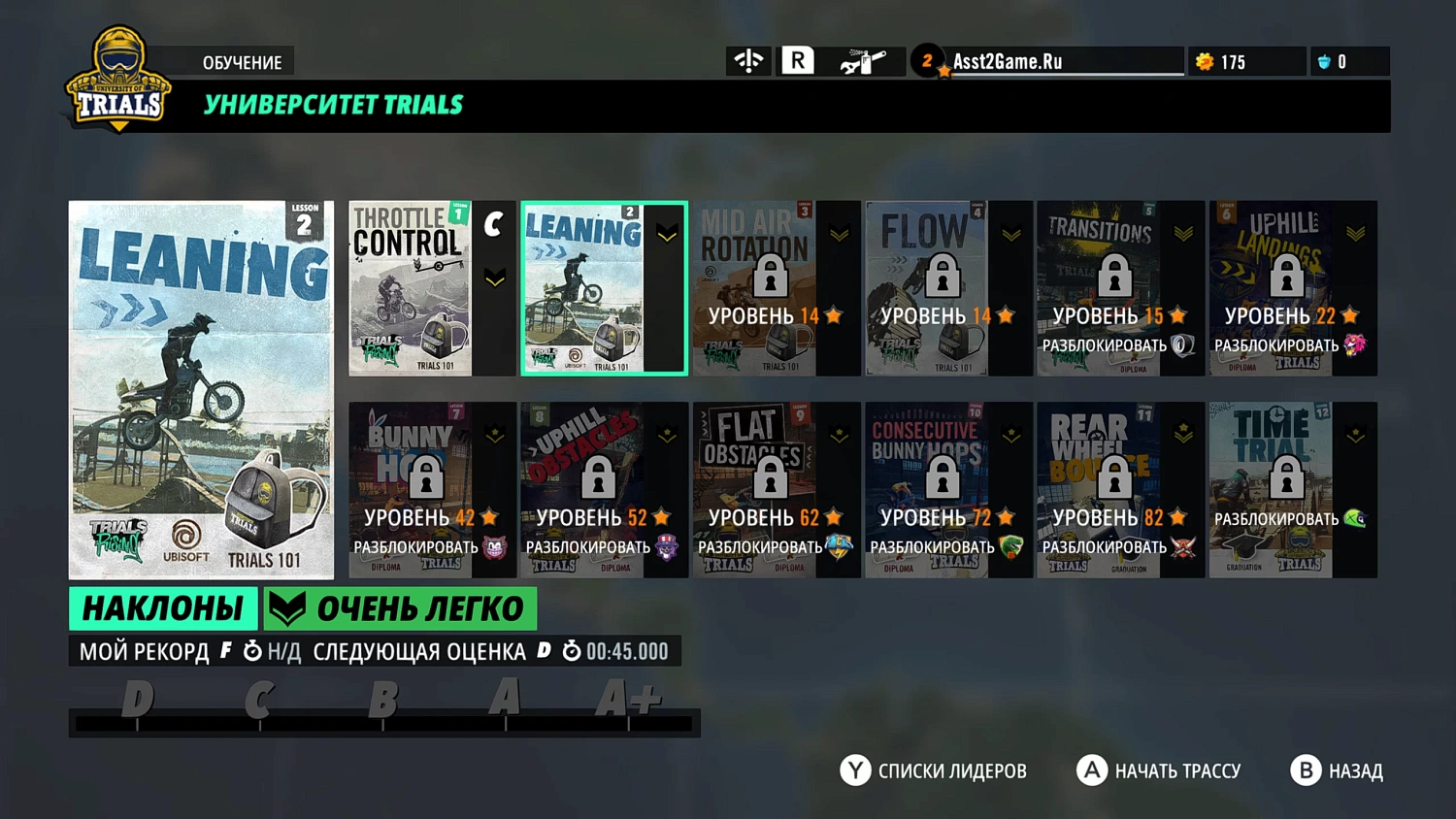Image resolution: width=1456 pixels, height=819 pixels.
Task: Click the sunflower coin currency icon showing 175
Action: (x=1203, y=61)
